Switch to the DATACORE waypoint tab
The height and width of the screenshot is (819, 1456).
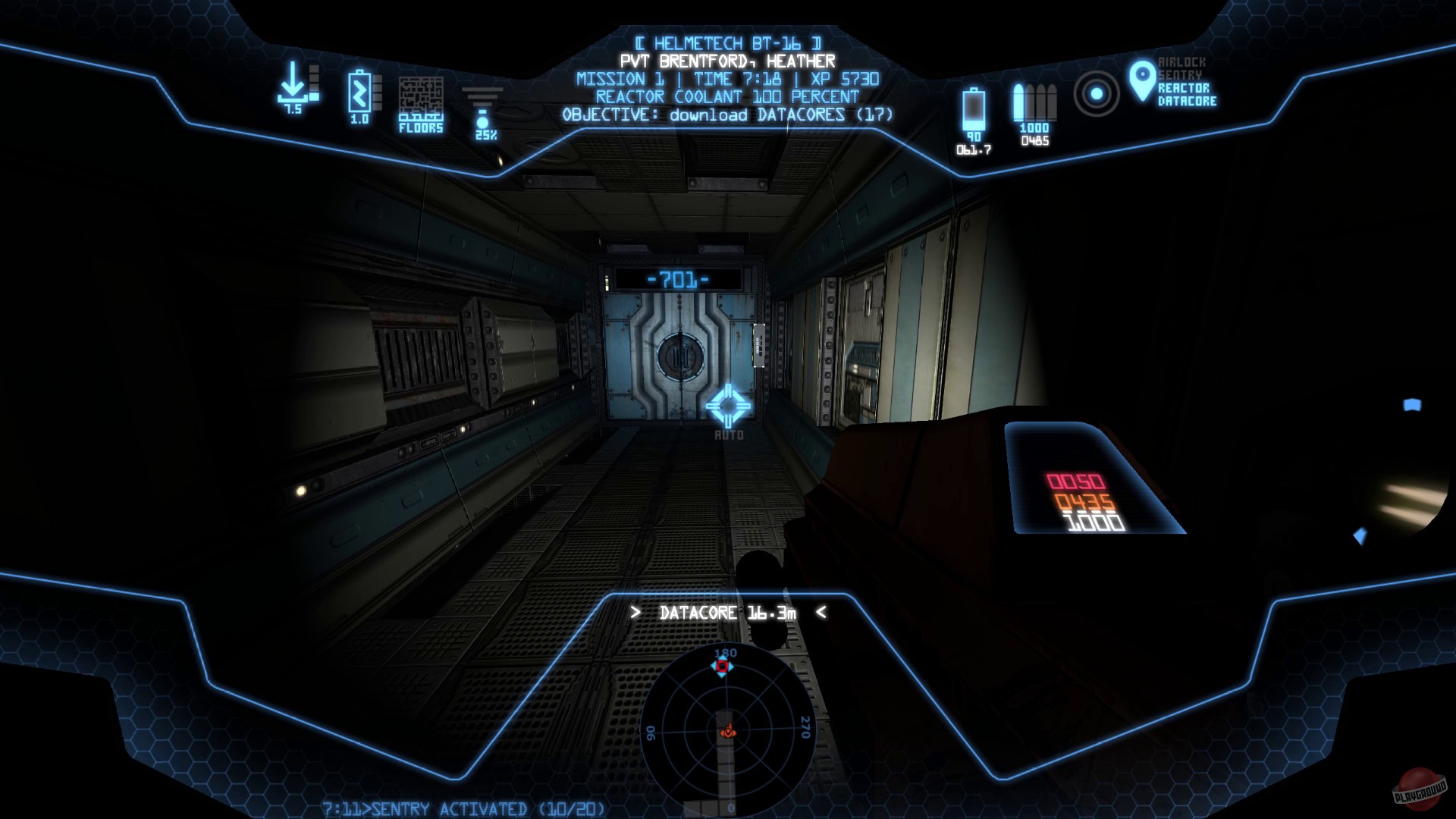1186,101
